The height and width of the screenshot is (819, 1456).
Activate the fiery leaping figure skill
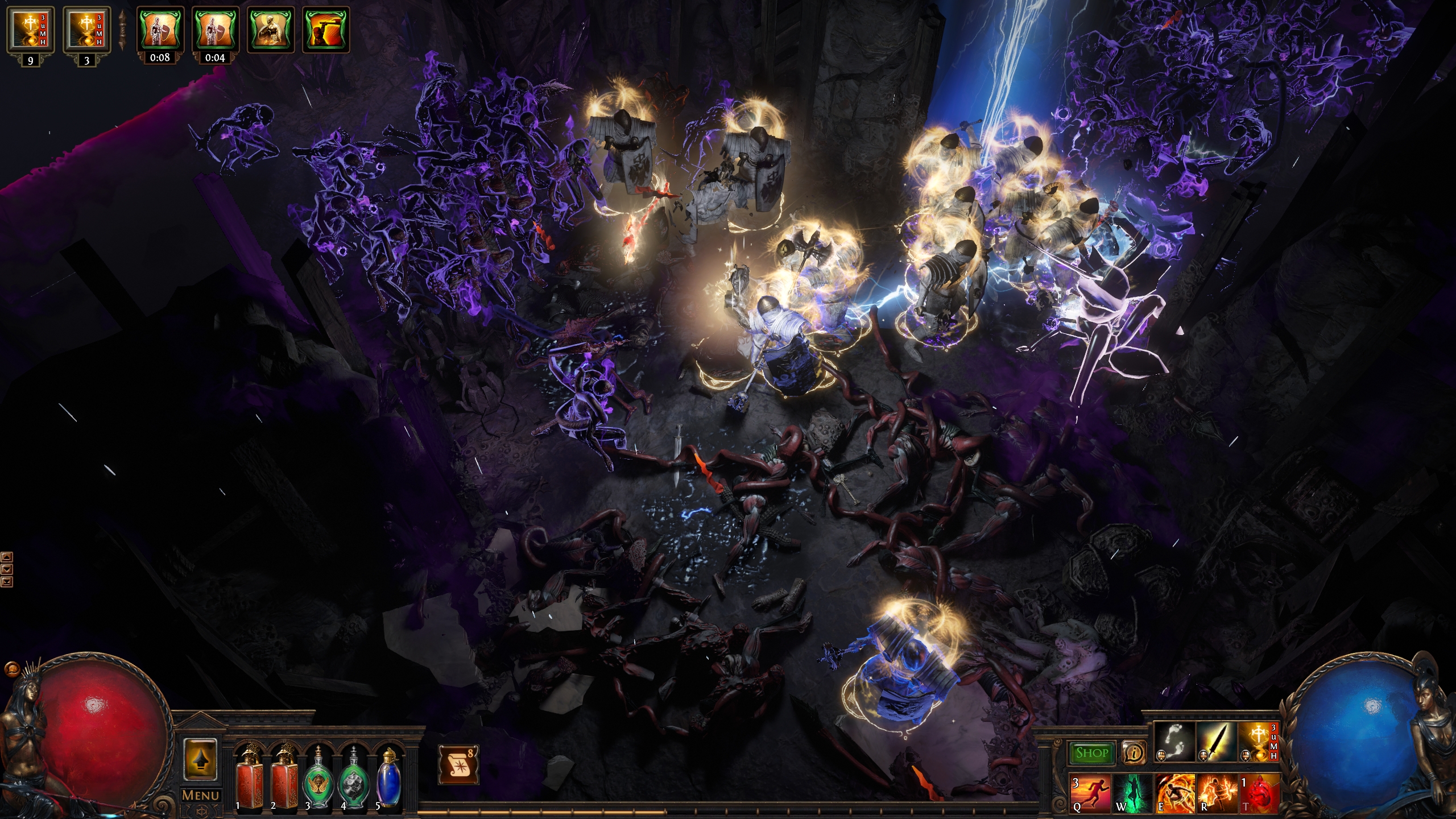click(1174, 793)
